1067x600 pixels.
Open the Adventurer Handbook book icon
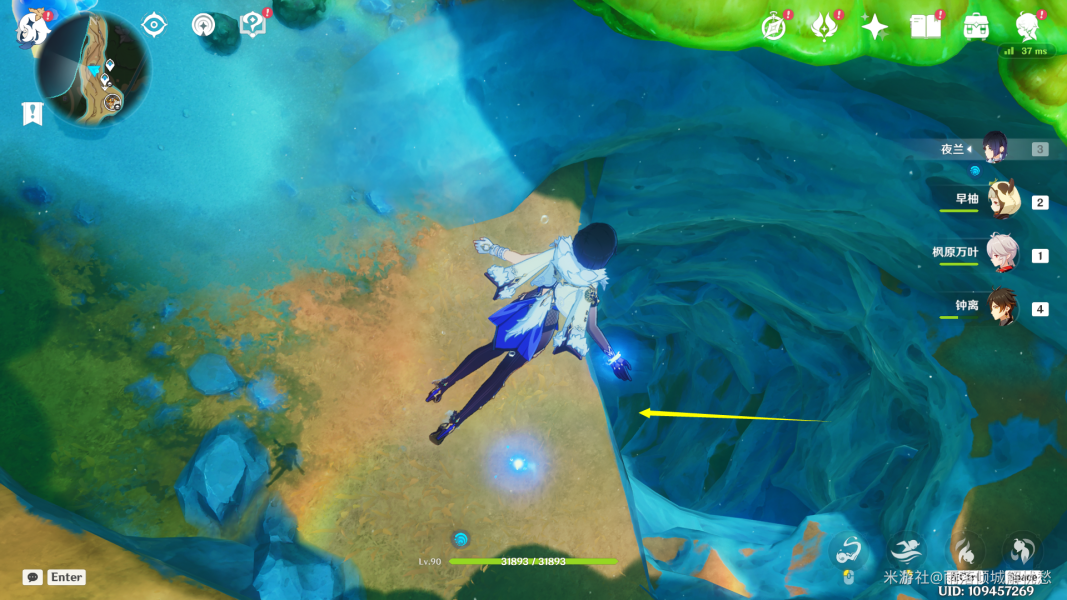[925, 27]
